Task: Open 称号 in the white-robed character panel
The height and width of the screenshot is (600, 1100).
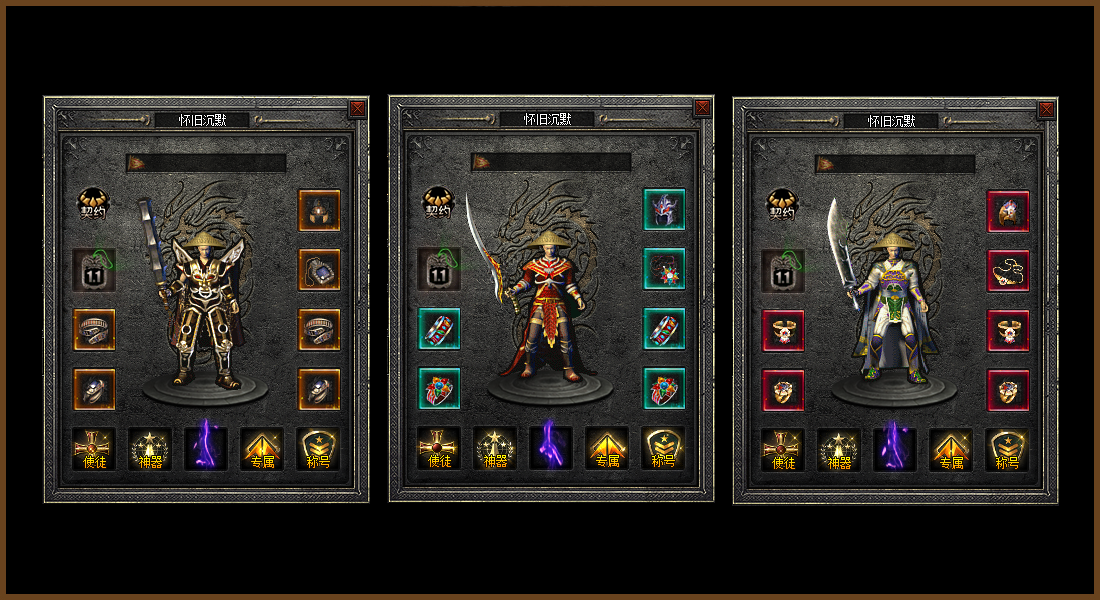Action: tap(1006, 450)
